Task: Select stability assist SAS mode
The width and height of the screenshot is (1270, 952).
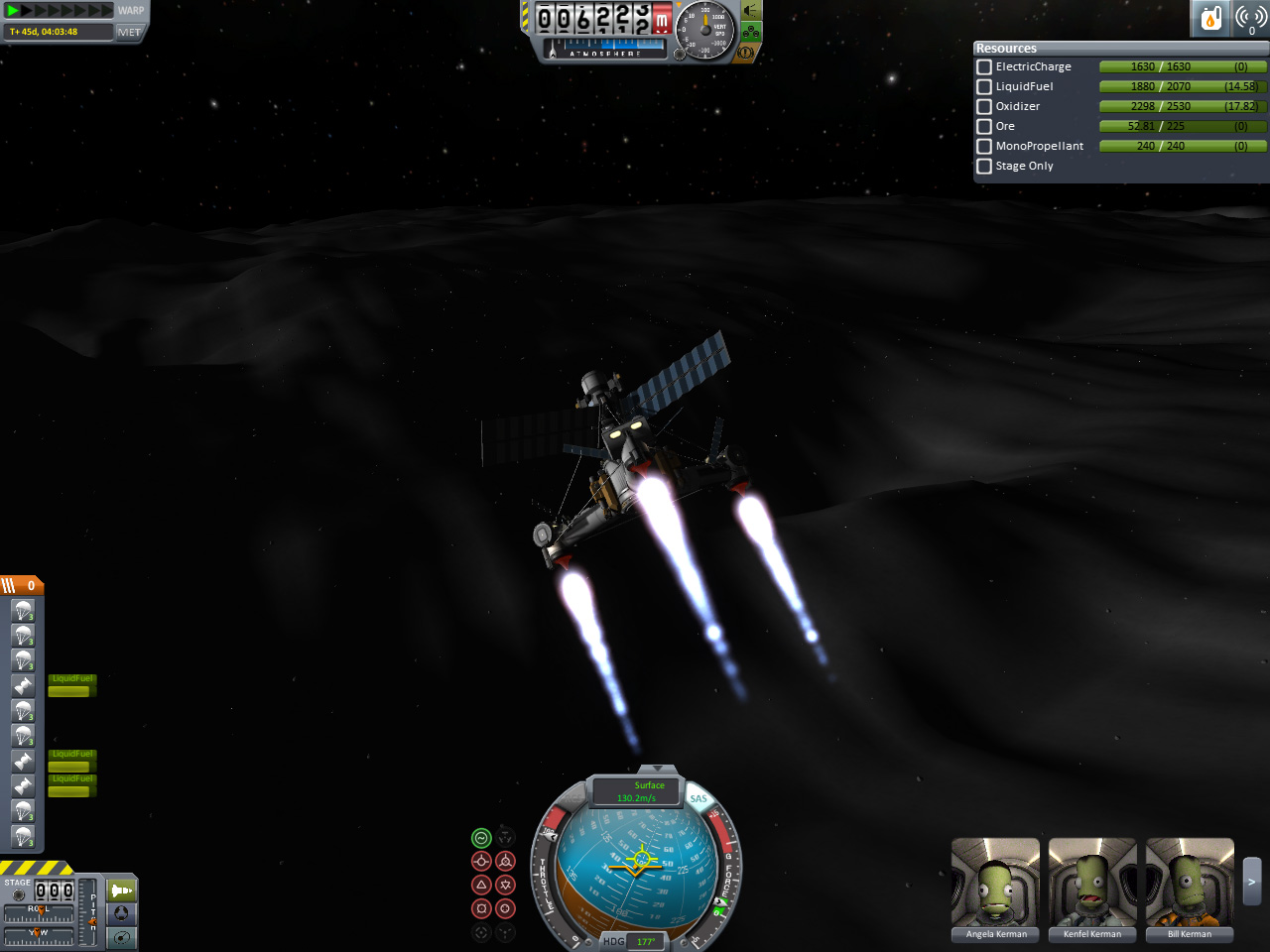Action: 481,838
